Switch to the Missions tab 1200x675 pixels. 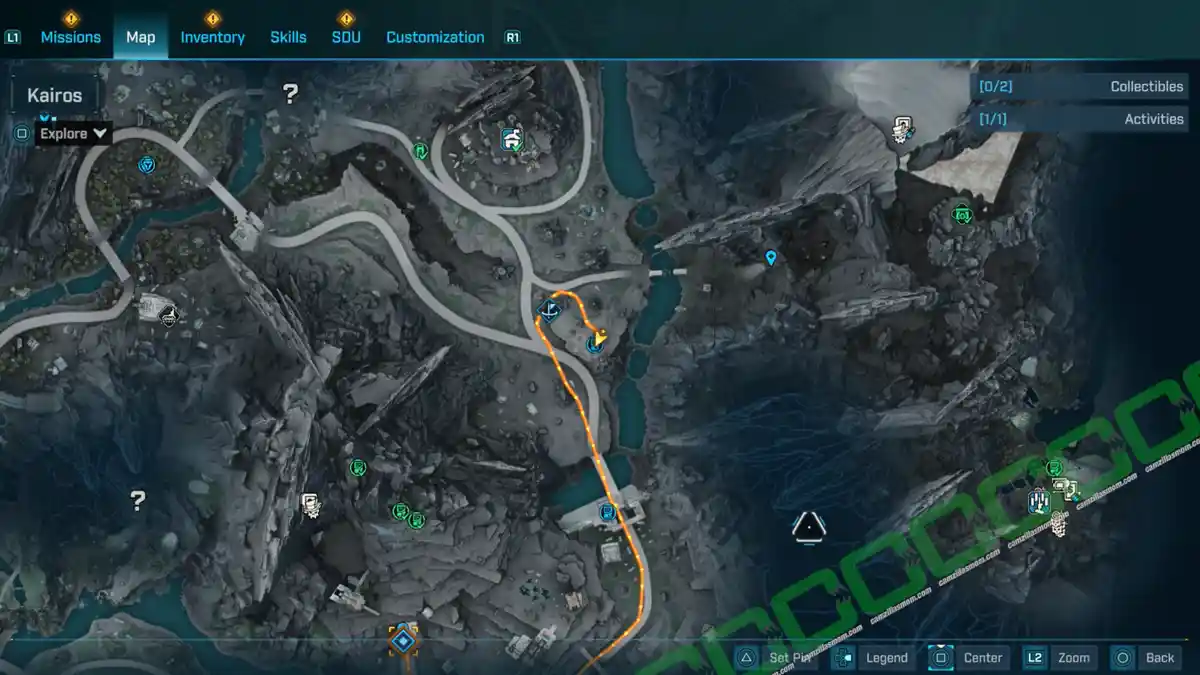tap(70, 37)
